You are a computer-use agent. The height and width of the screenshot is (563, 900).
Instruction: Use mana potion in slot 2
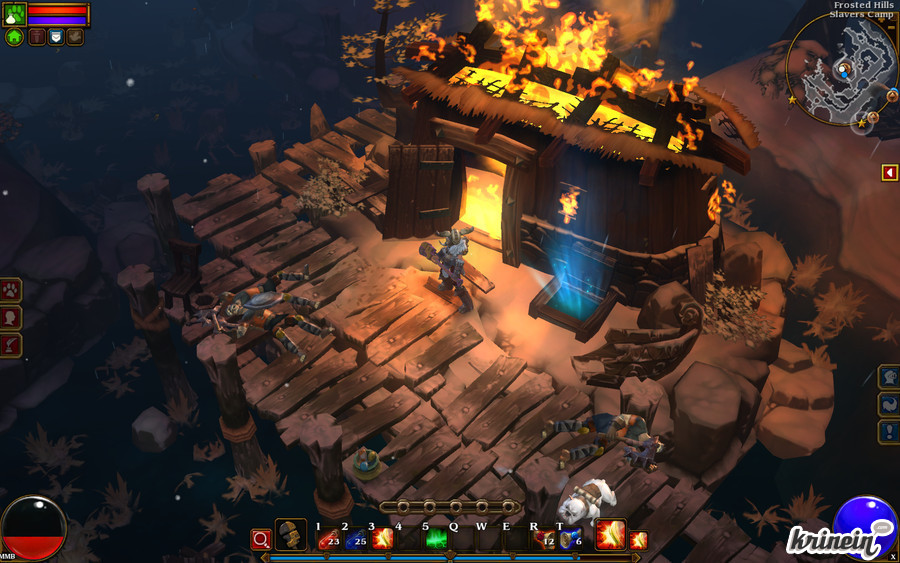coord(356,540)
